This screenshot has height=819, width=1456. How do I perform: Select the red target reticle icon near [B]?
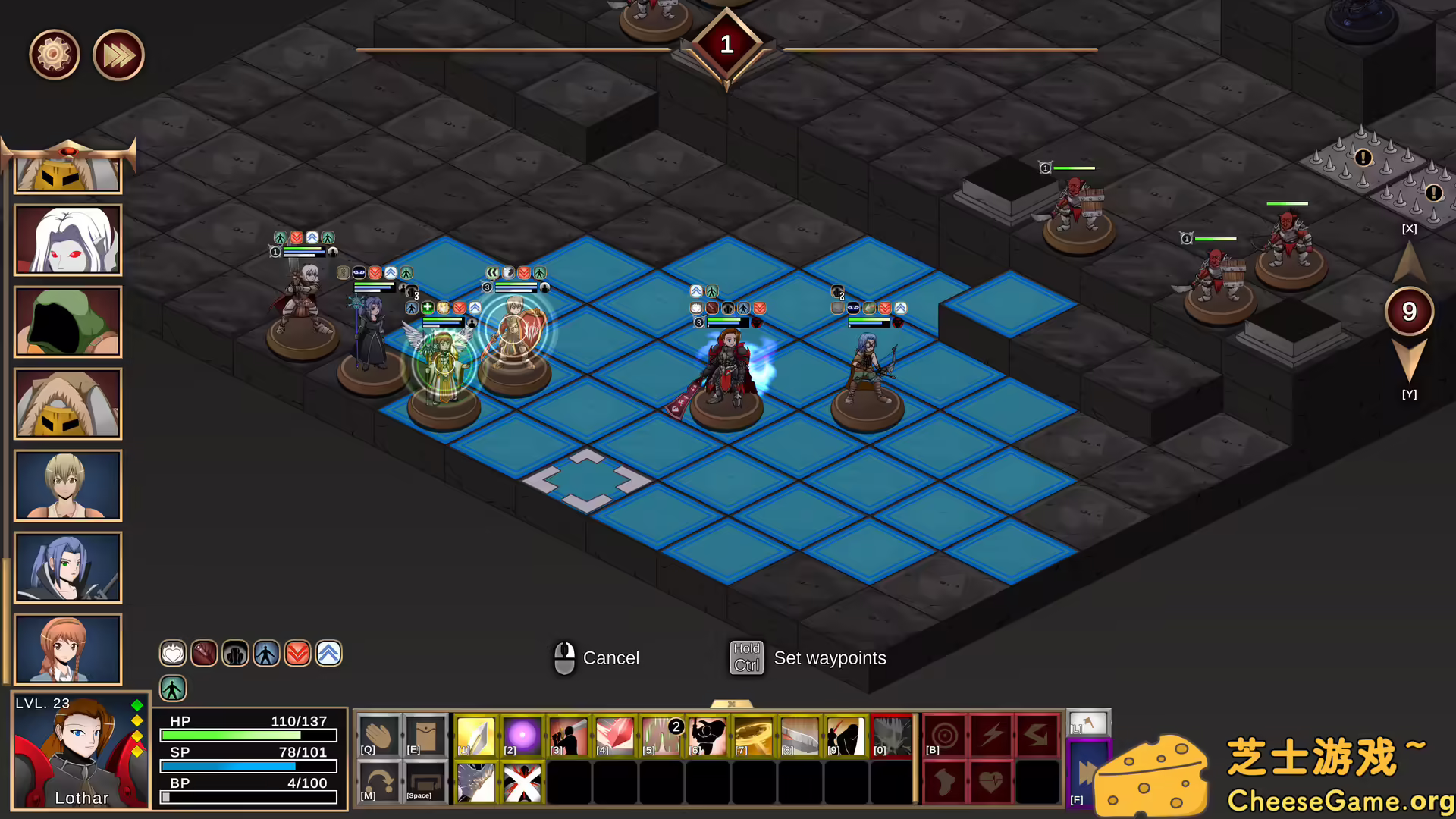[944, 733]
